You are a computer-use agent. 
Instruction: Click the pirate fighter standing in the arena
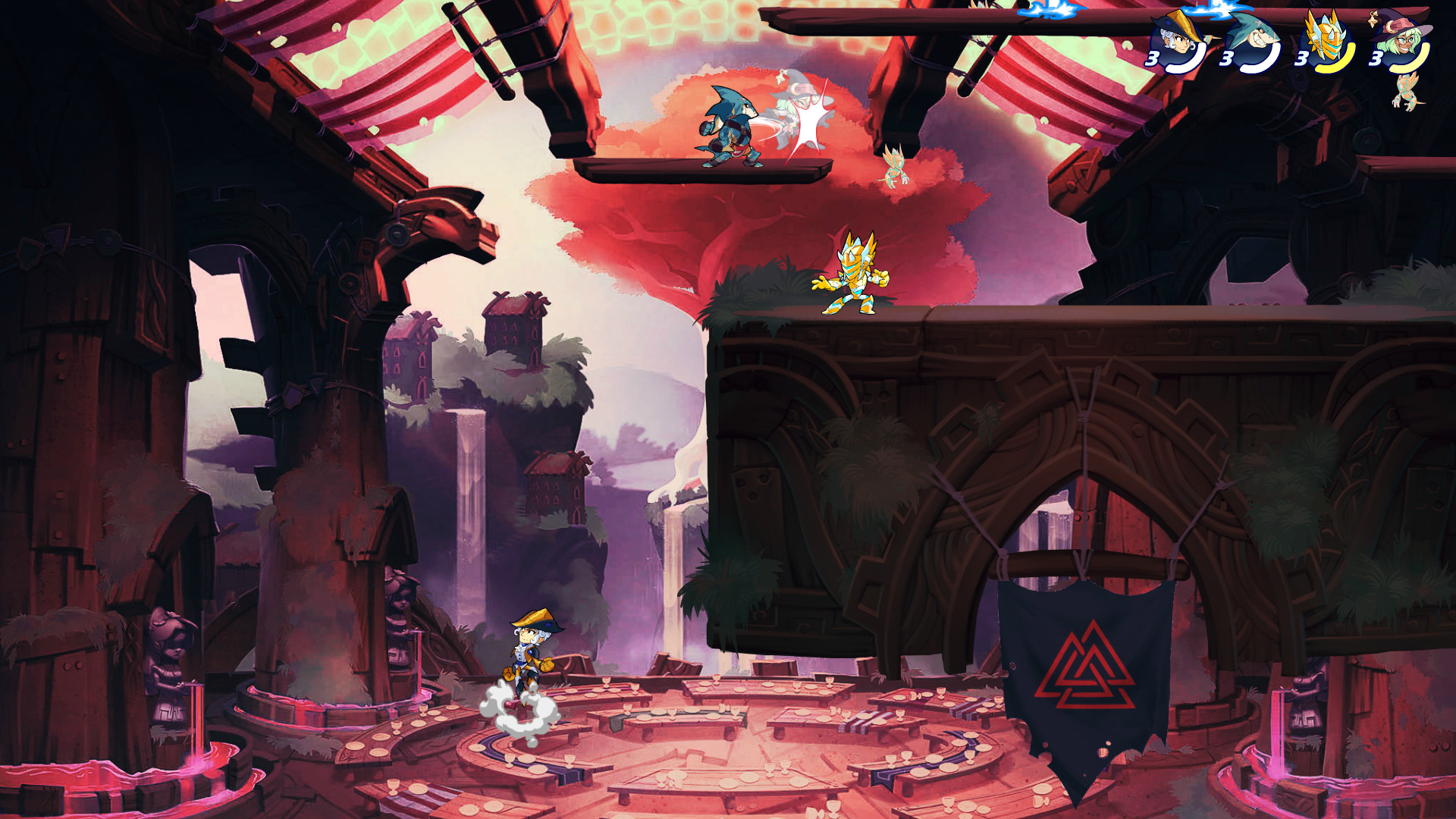click(529, 652)
